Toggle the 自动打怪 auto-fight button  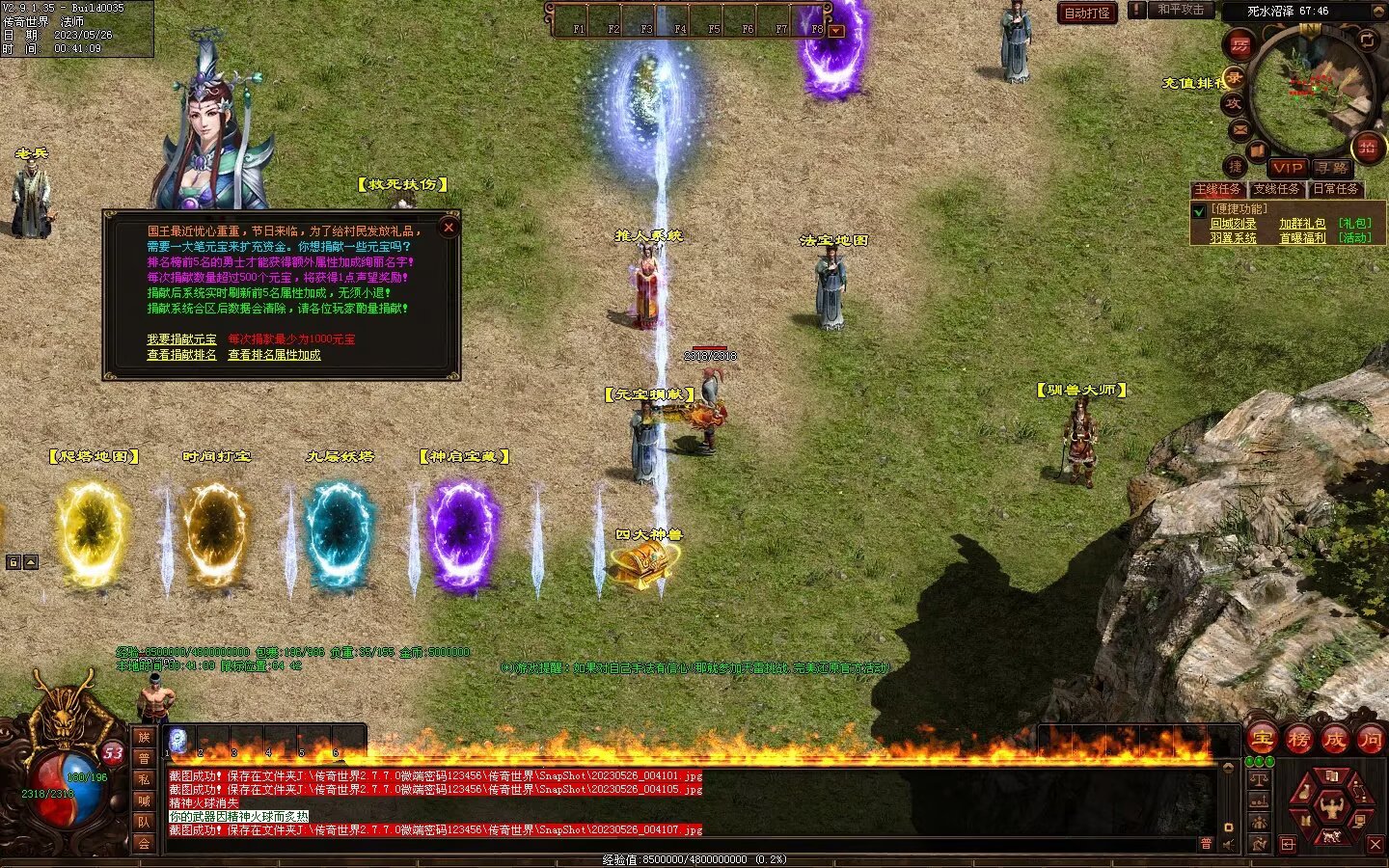click(1087, 13)
